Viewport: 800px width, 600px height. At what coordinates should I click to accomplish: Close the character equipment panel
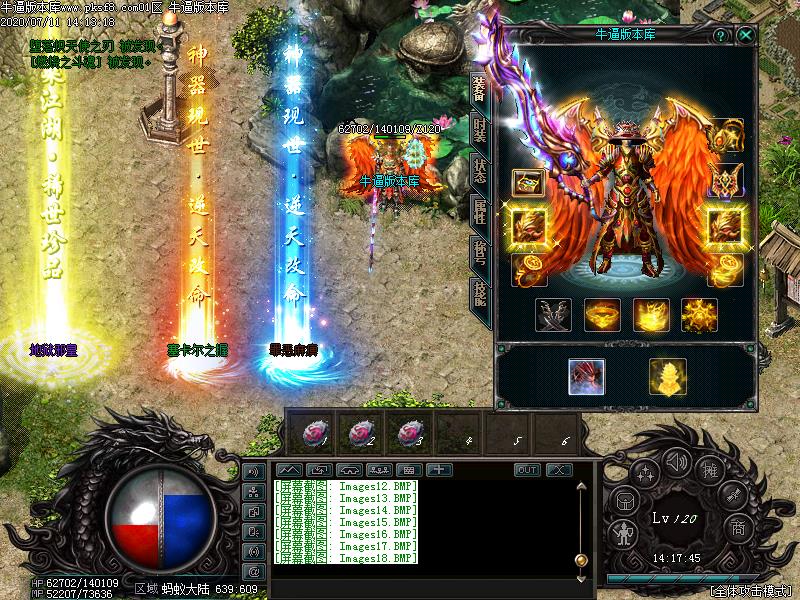pos(746,35)
